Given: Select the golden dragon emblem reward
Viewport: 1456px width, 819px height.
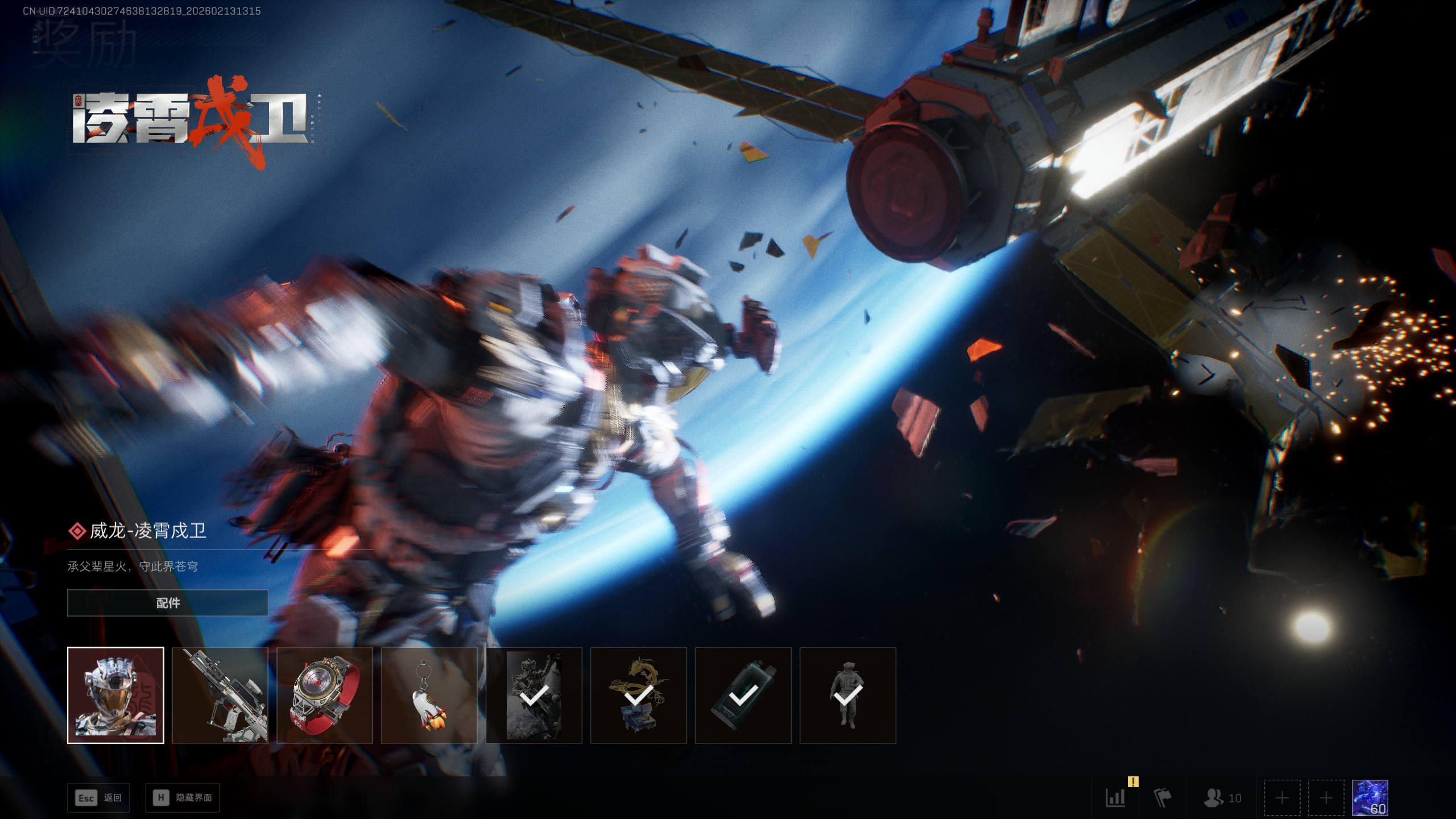Looking at the screenshot, I should pos(639,695).
